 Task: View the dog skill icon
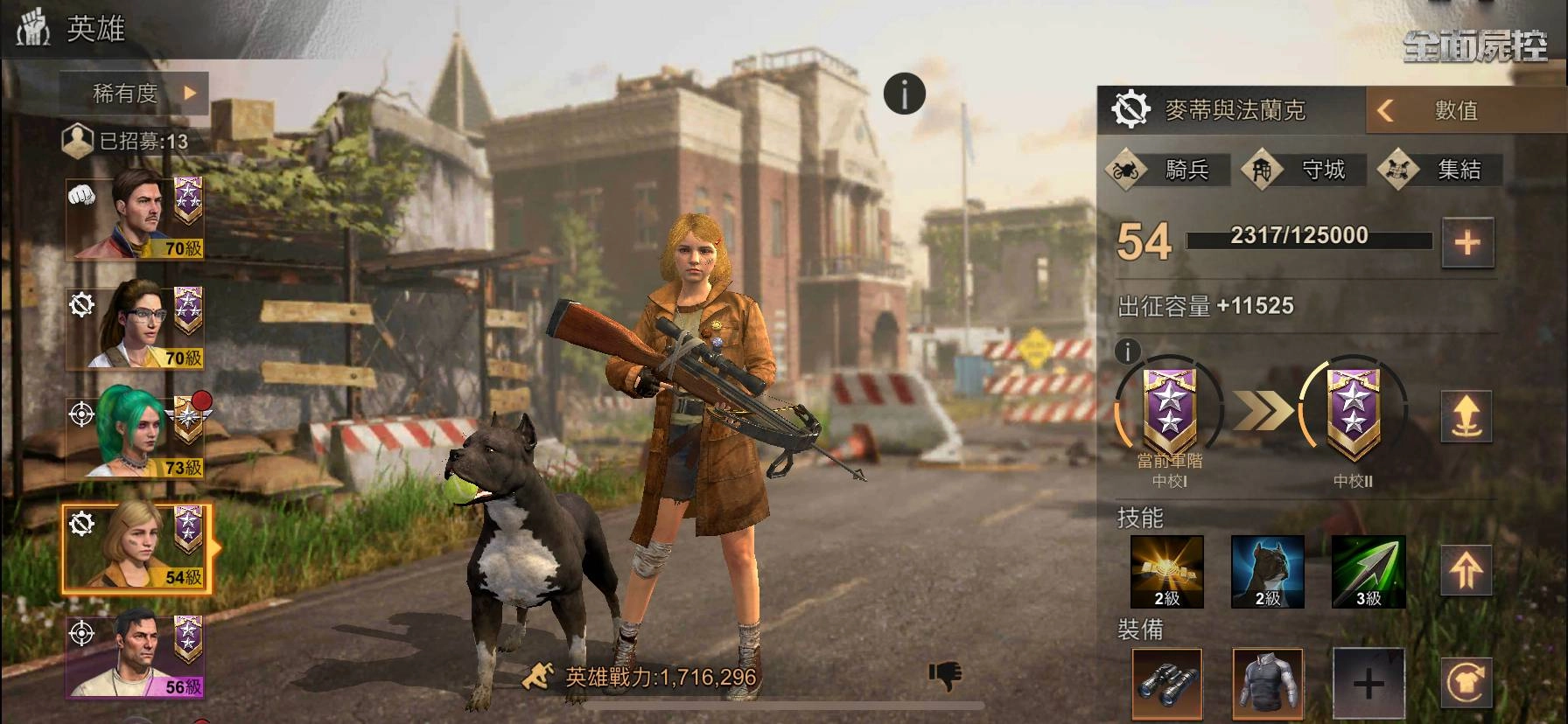pyautogui.click(x=1267, y=572)
